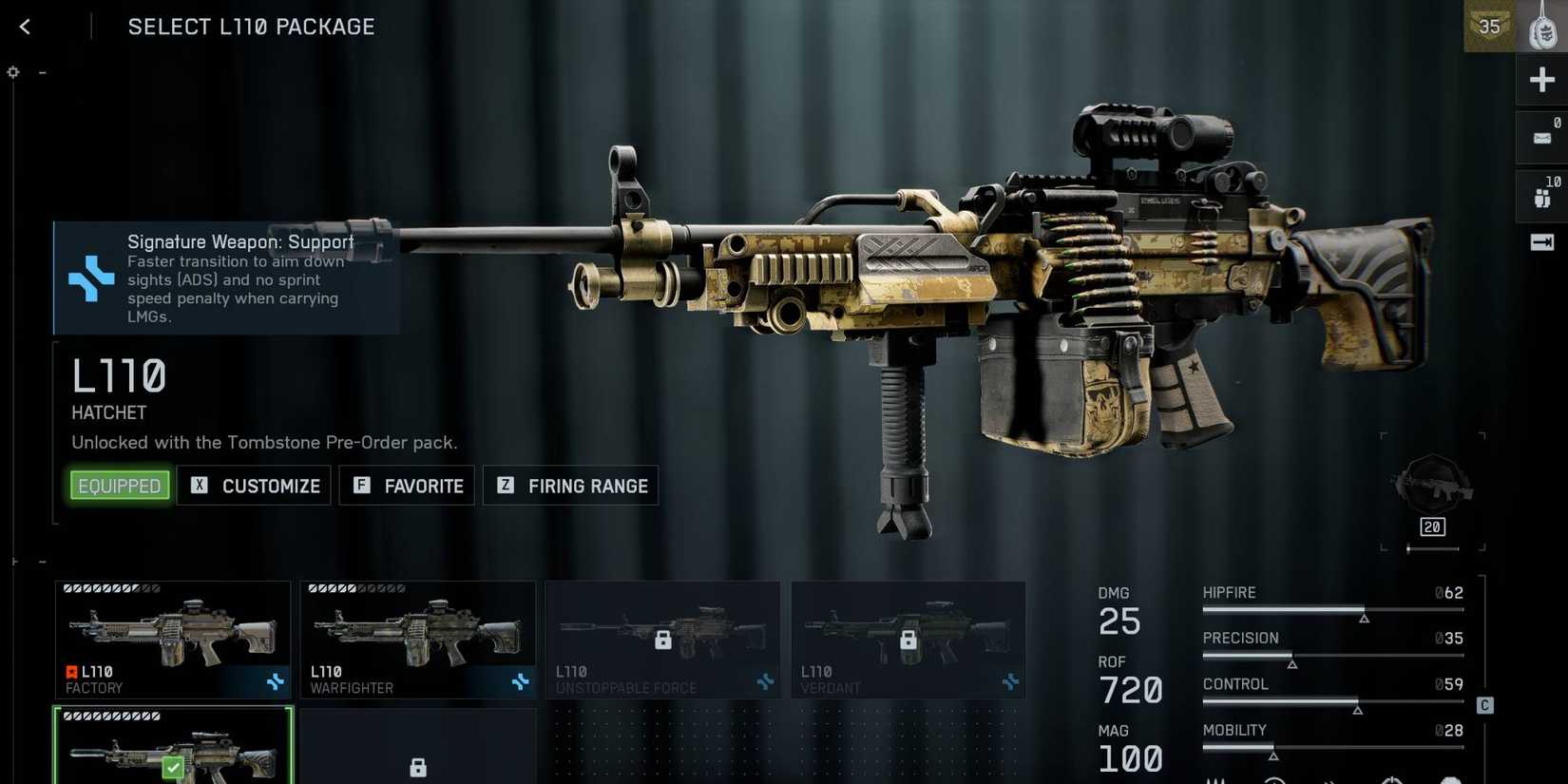
Task: Click the back arrow to leave package selection
Action: 25,26
